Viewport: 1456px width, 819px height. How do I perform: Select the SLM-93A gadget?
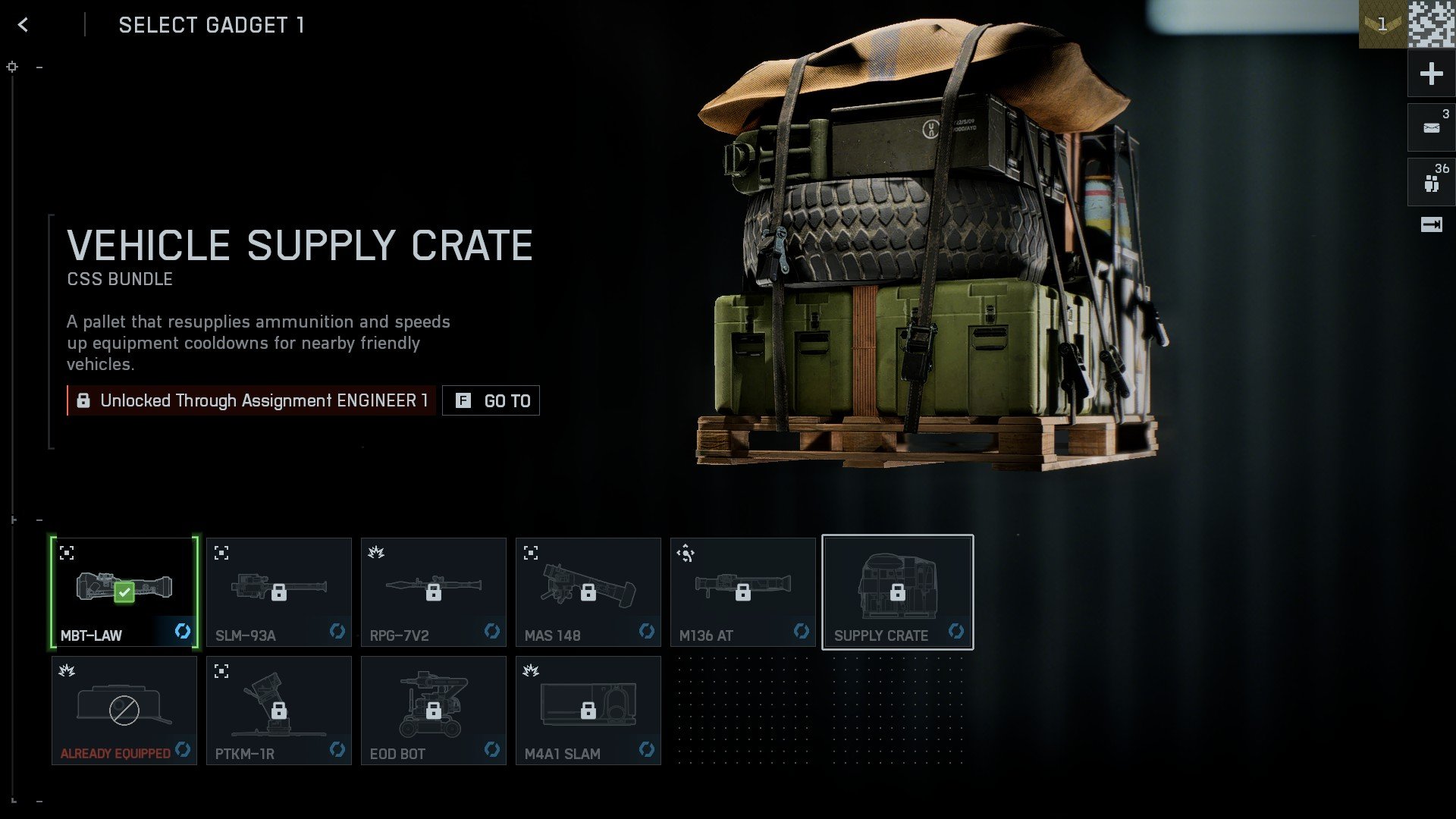279,591
